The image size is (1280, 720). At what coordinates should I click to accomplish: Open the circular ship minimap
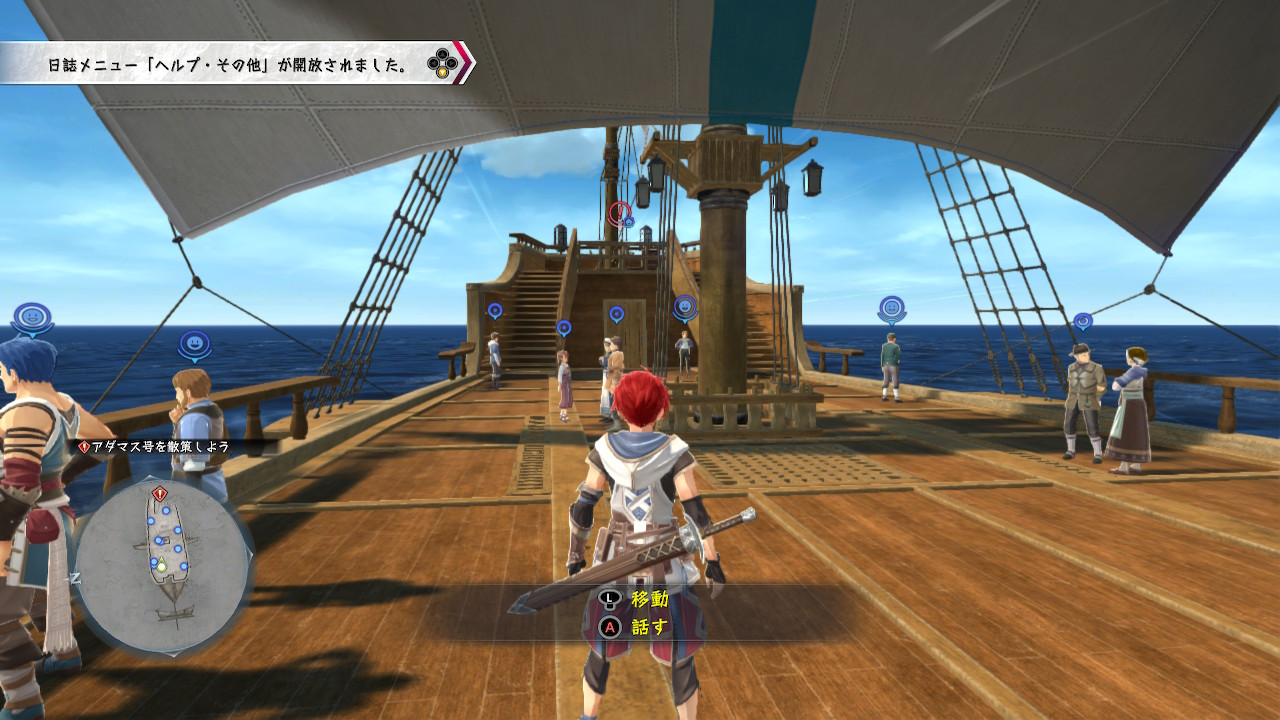(163, 563)
